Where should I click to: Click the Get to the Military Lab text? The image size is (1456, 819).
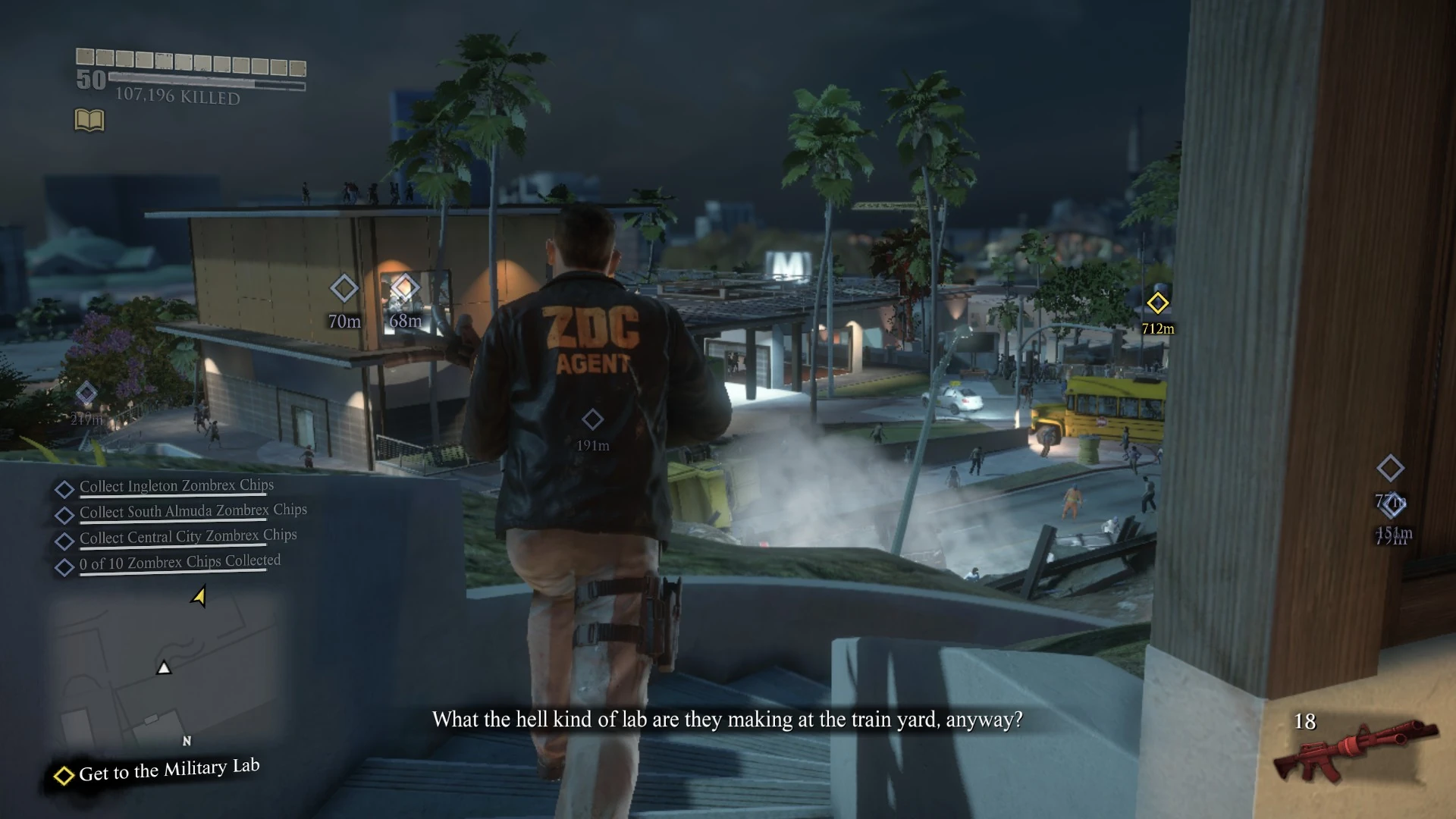pyautogui.click(x=168, y=770)
